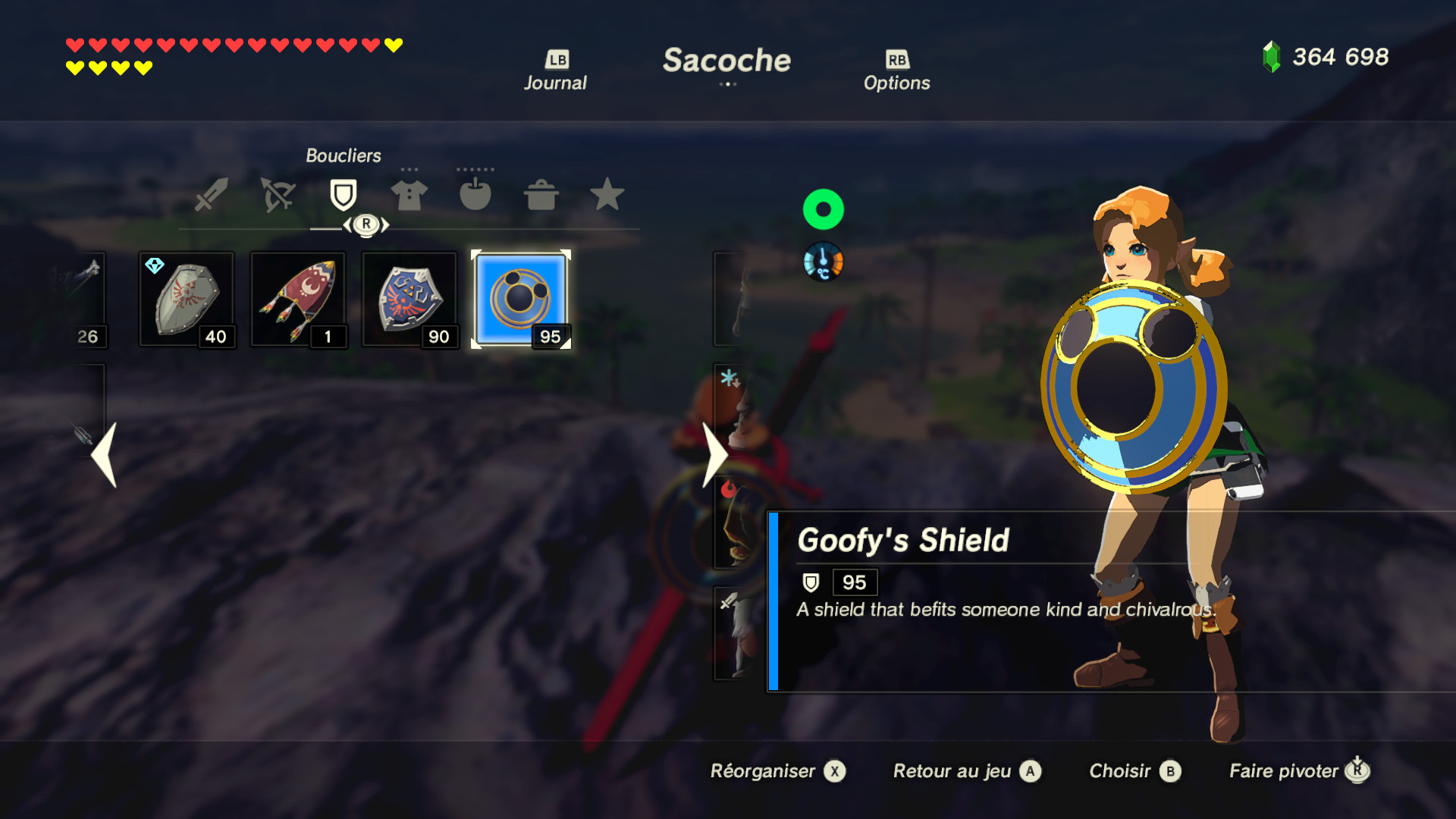
Task: Click the shield category icon
Action: pyautogui.click(x=344, y=195)
